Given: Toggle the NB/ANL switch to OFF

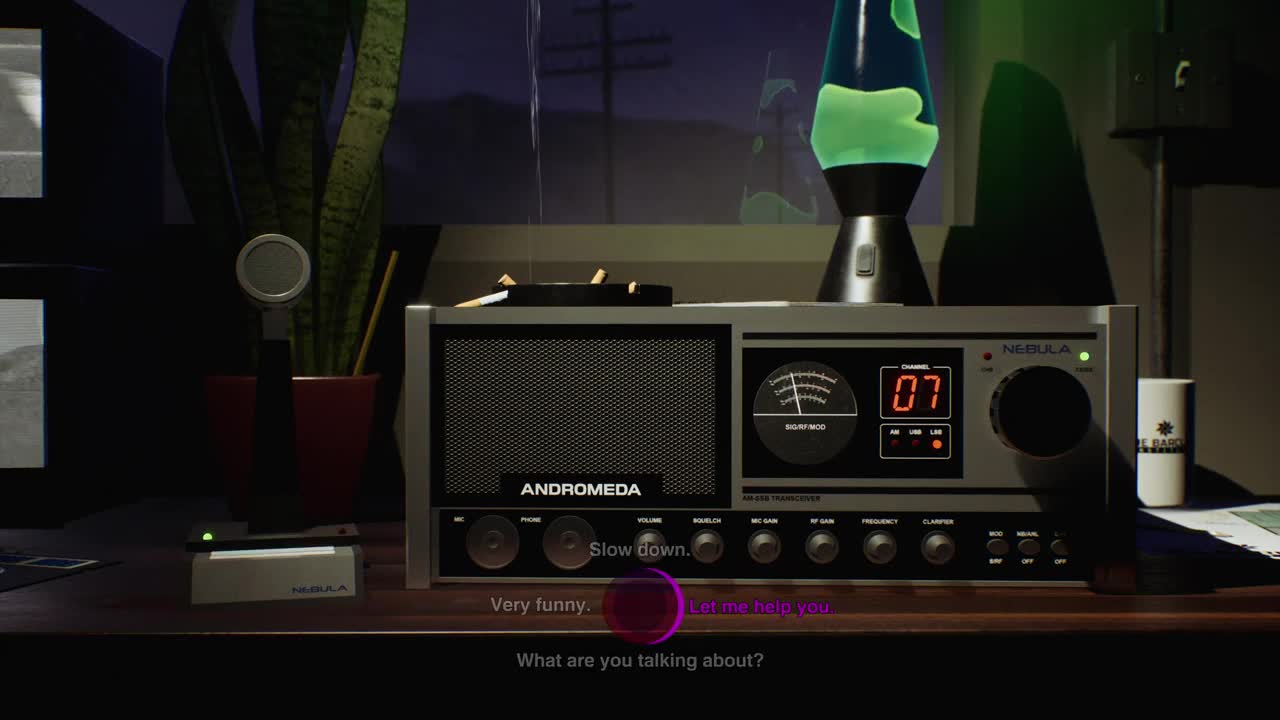Looking at the screenshot, I should pos(1027,546).
